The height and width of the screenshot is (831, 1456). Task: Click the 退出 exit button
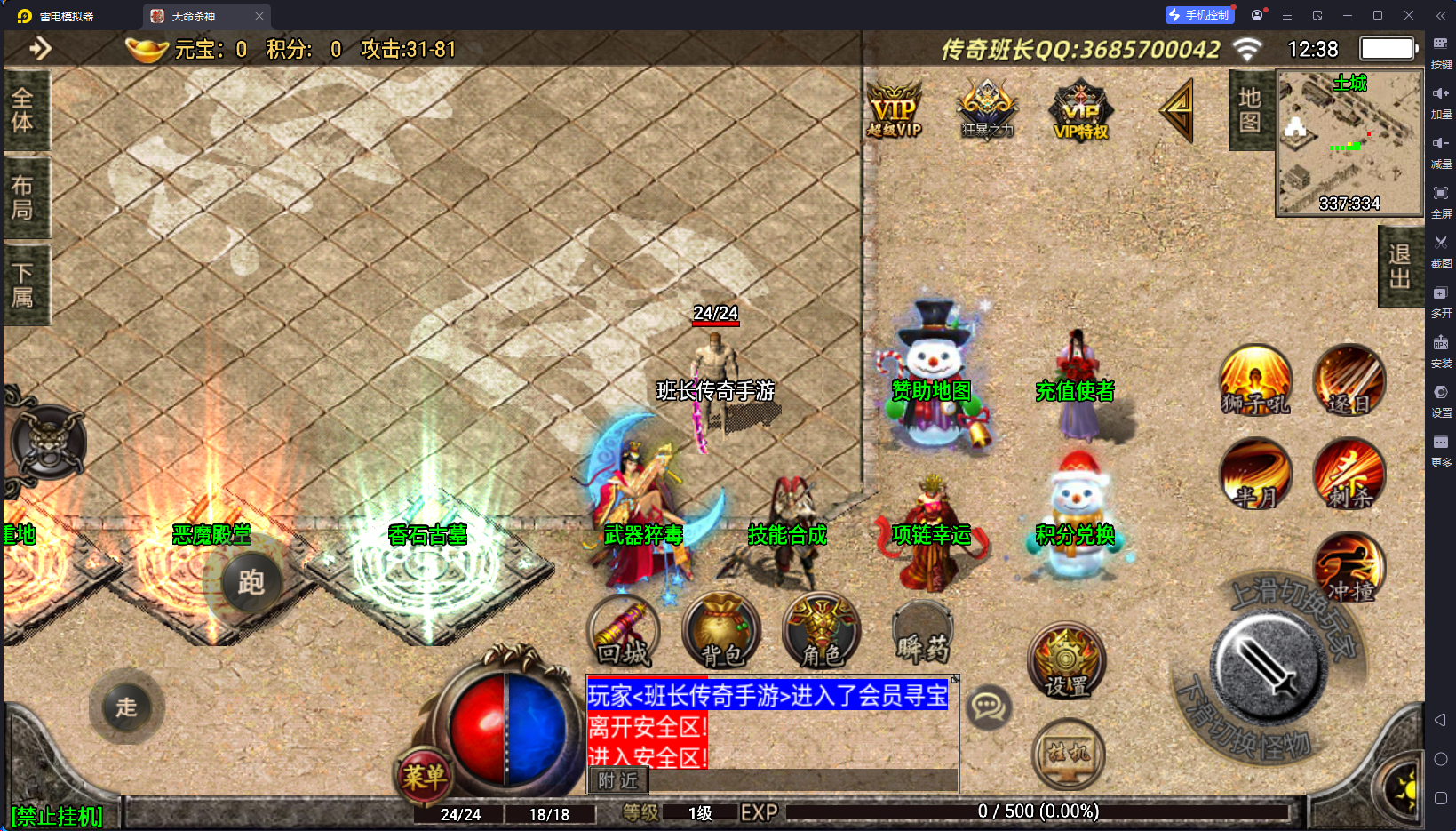[1400, 266]
